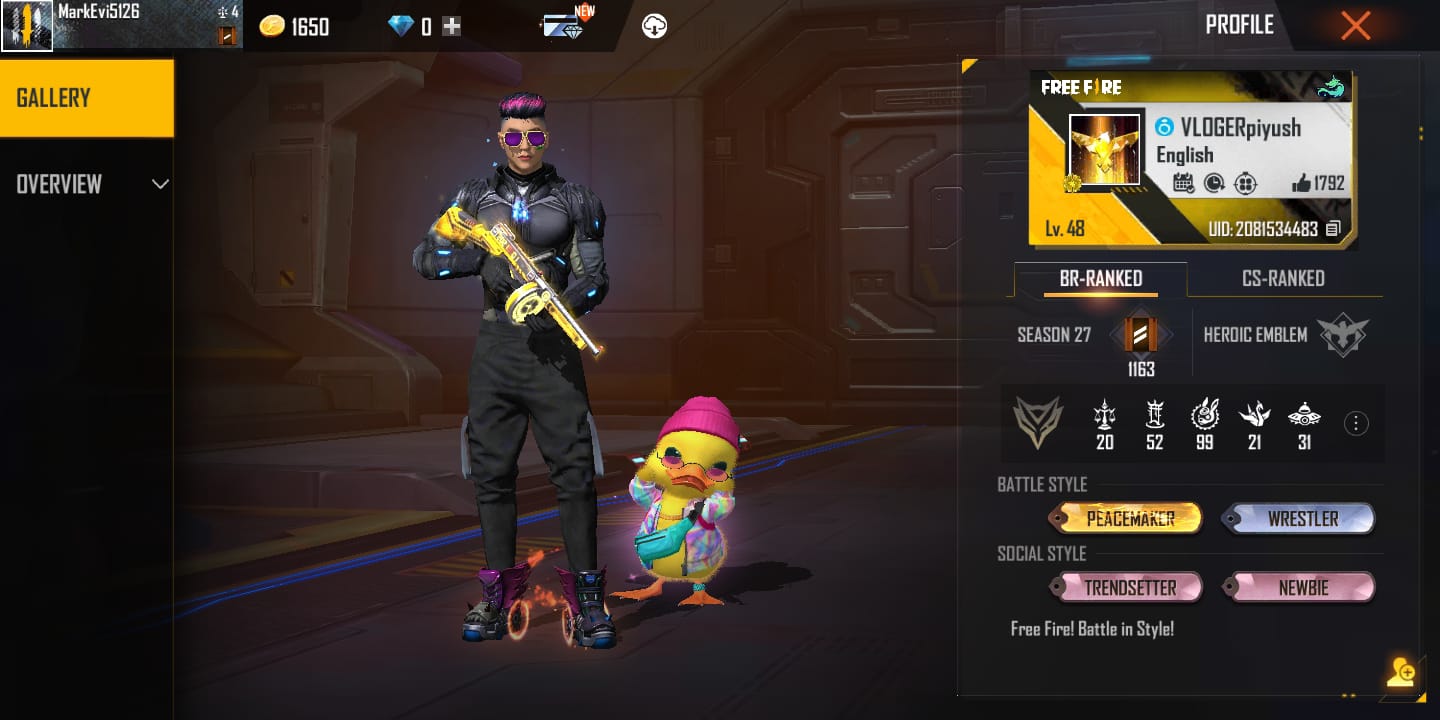Click the playtime clock icon on profile card
This screenshot has width=1440, height=720.
coord(1214,181)
